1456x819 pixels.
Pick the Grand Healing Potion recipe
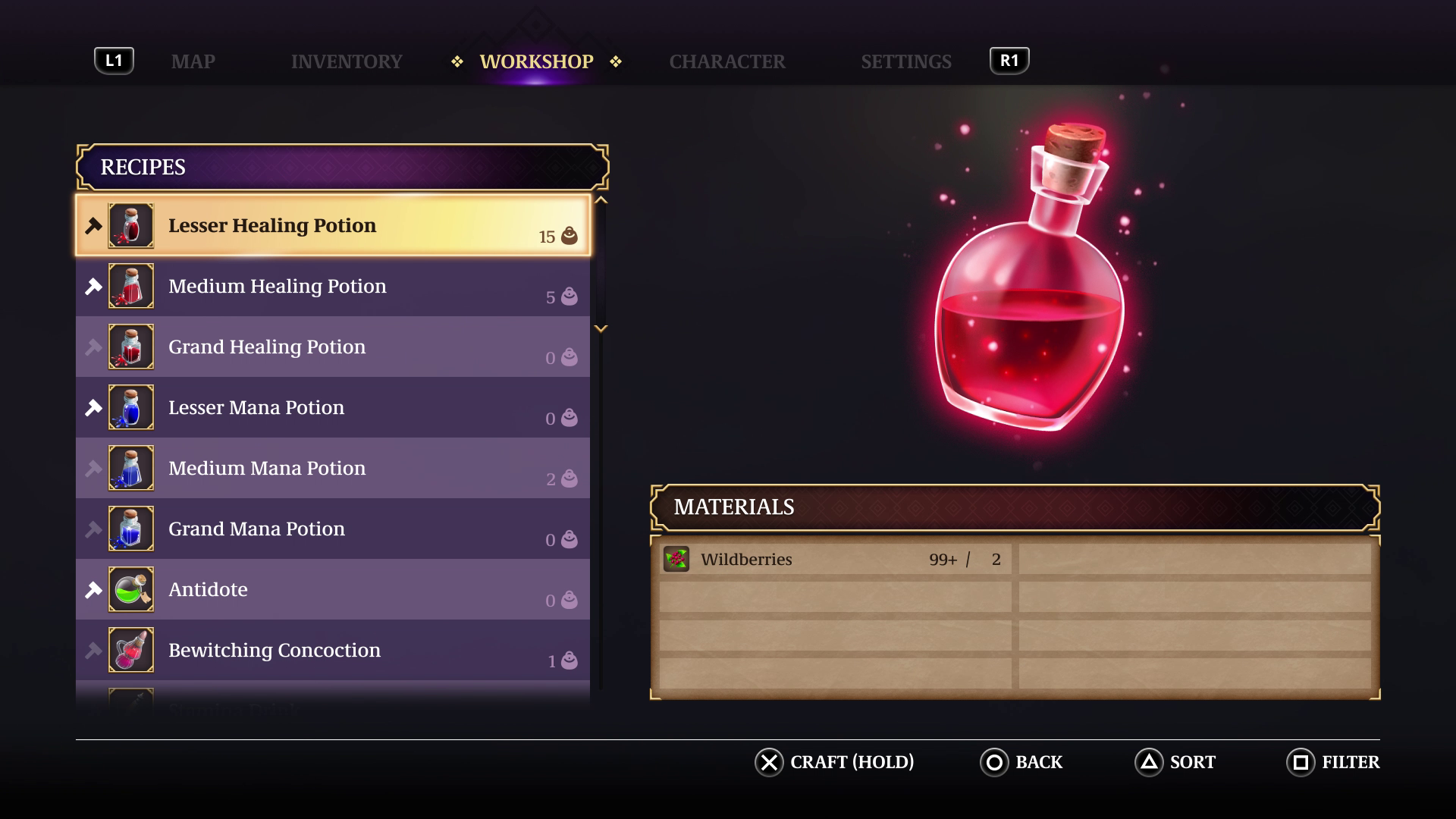(334, 347)
